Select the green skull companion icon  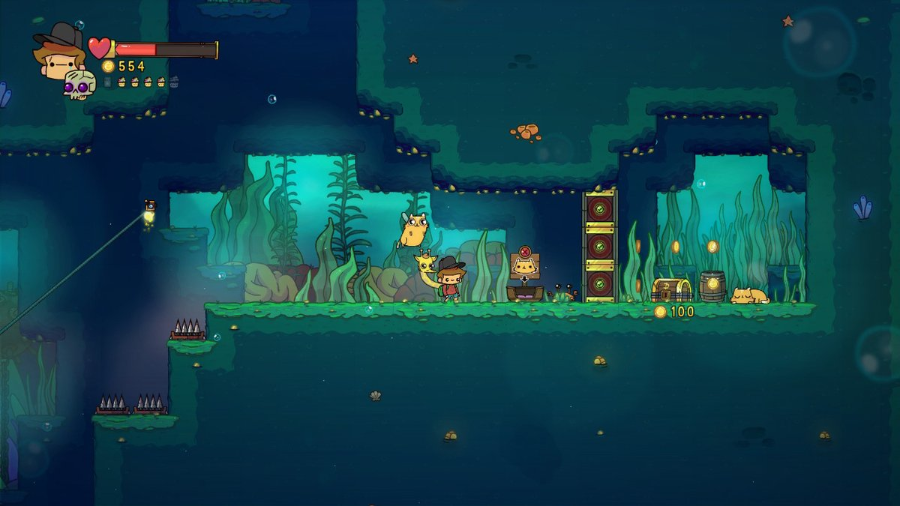tap(79, 85)
